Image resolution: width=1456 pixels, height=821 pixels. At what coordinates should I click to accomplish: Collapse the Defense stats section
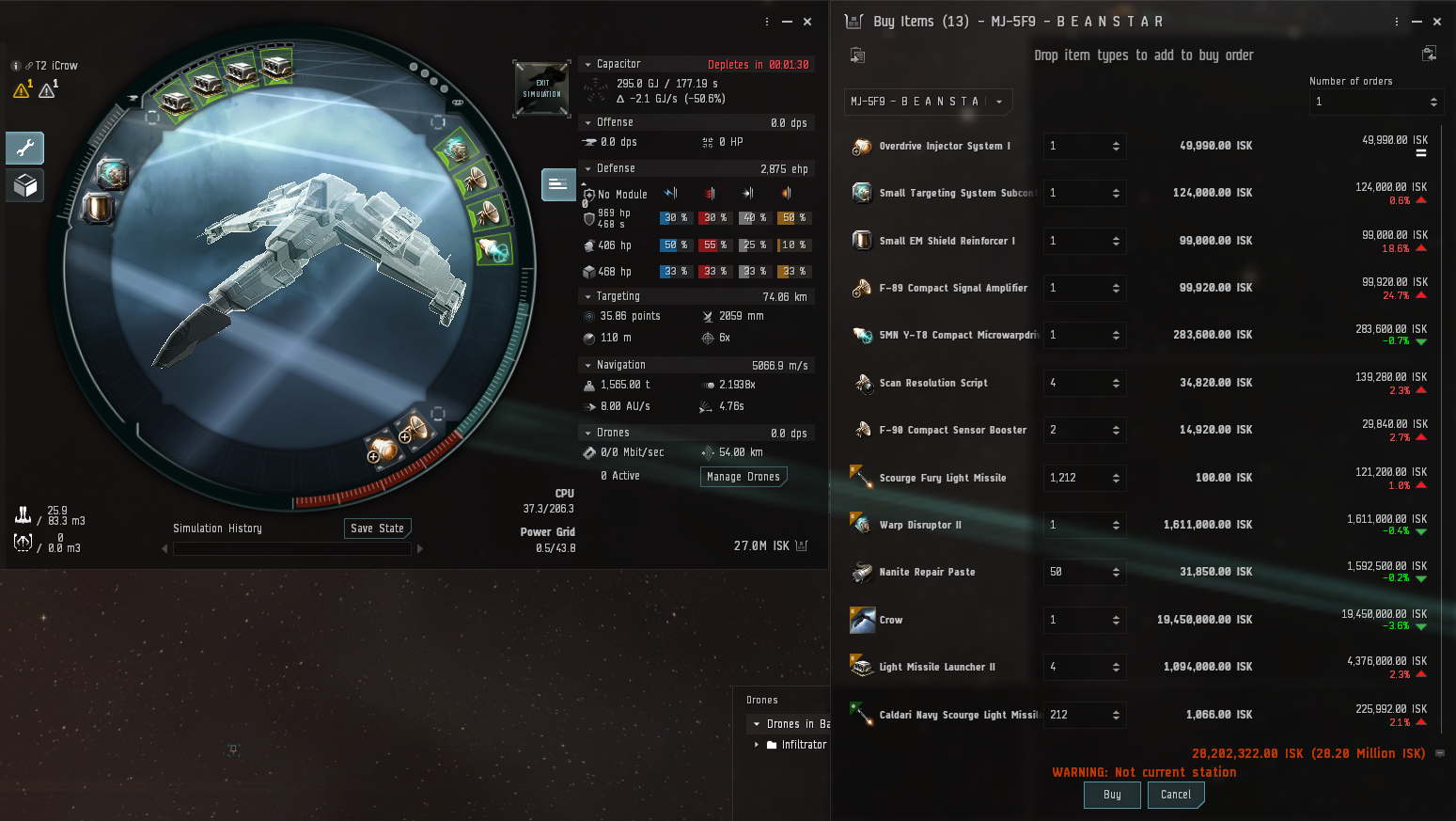coord(588,169)
